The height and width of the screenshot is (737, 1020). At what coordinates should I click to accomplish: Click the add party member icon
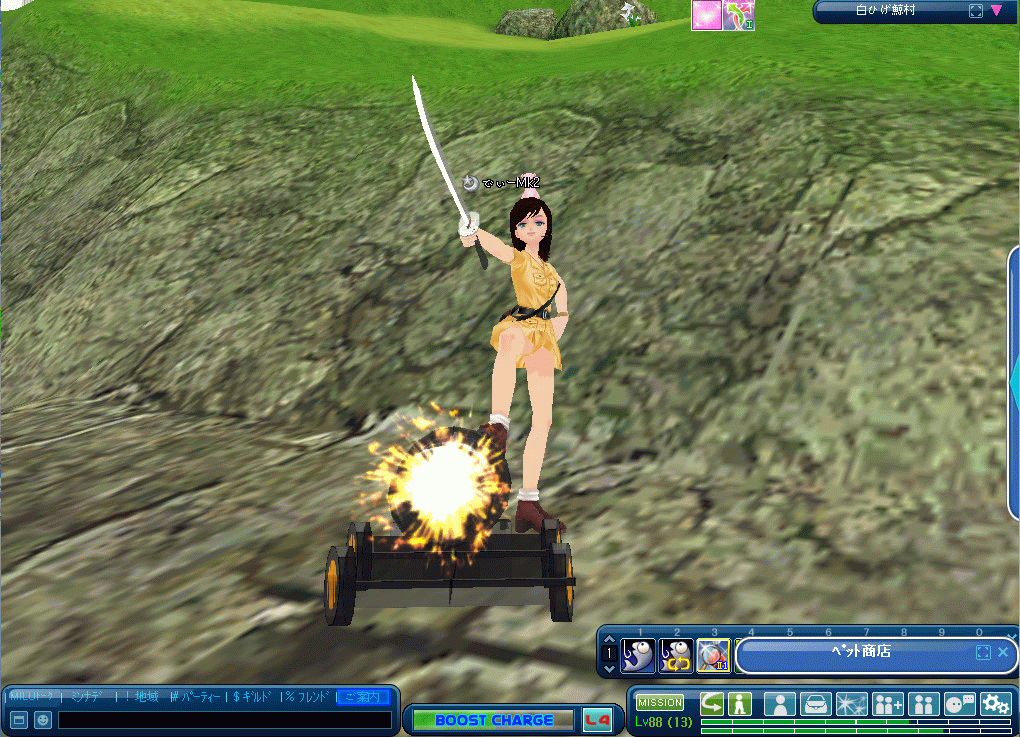[x=887, y=703]
